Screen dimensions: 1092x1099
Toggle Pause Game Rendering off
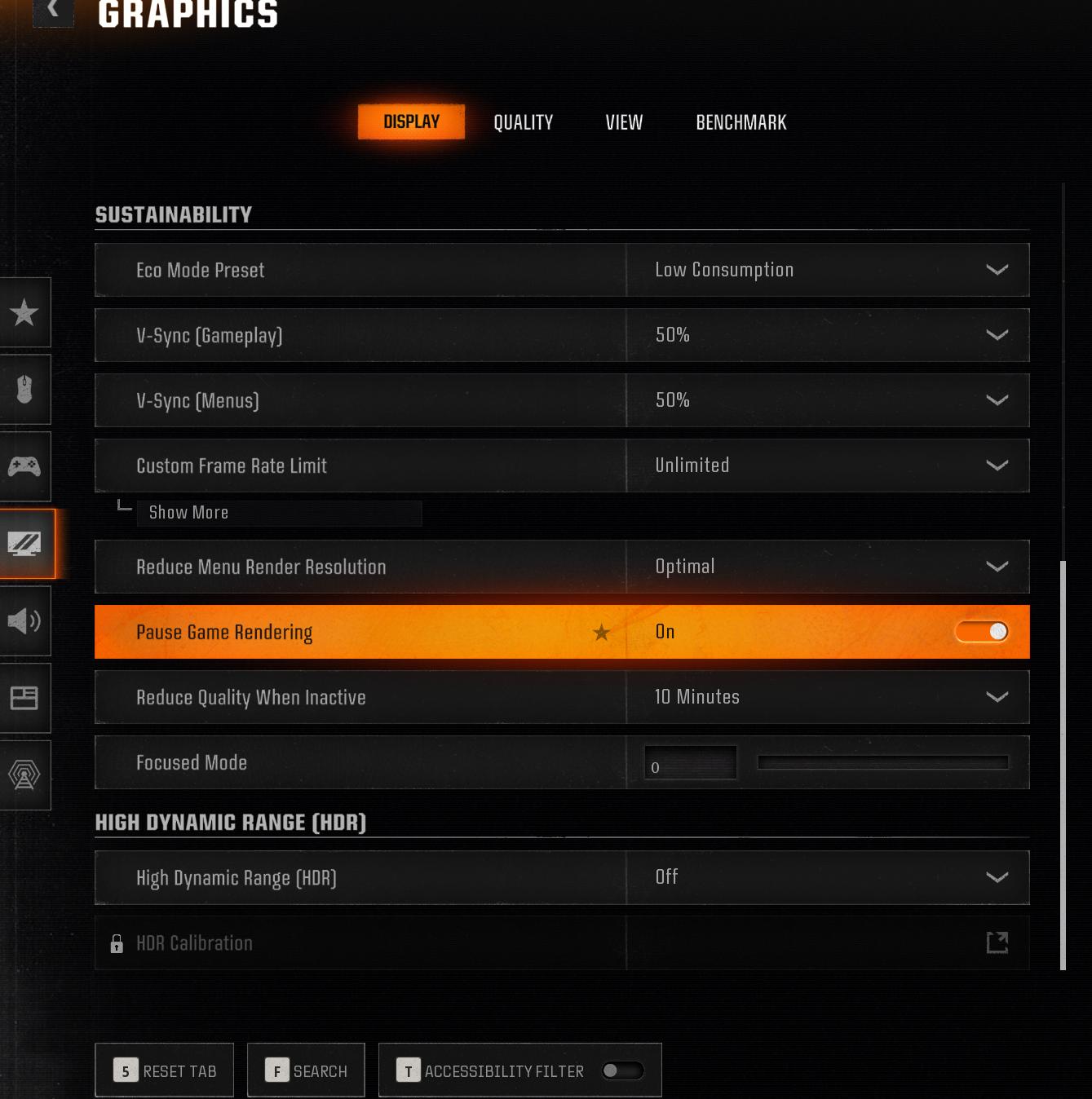[981, 632]
